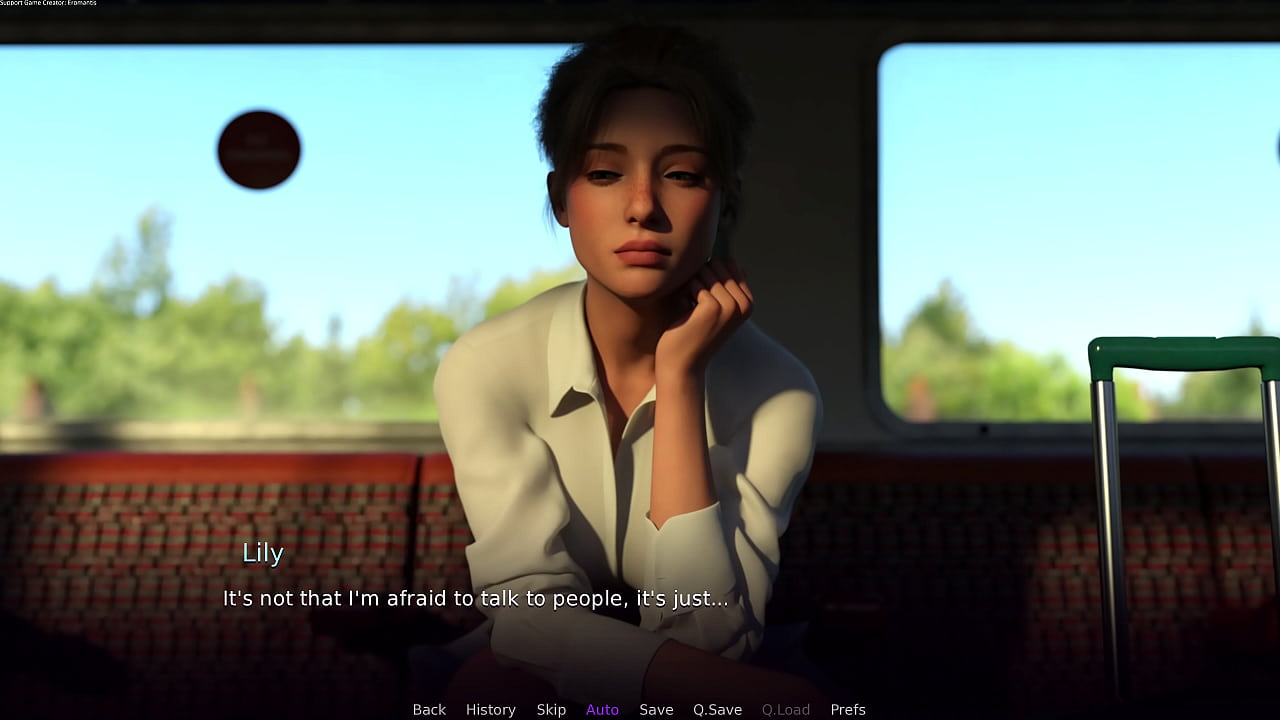The height and width of the screenshot is (720, 1280).
Task: Toggle Auto-advance dialogue
Action: pyautogui.click(x=602, y=710)
